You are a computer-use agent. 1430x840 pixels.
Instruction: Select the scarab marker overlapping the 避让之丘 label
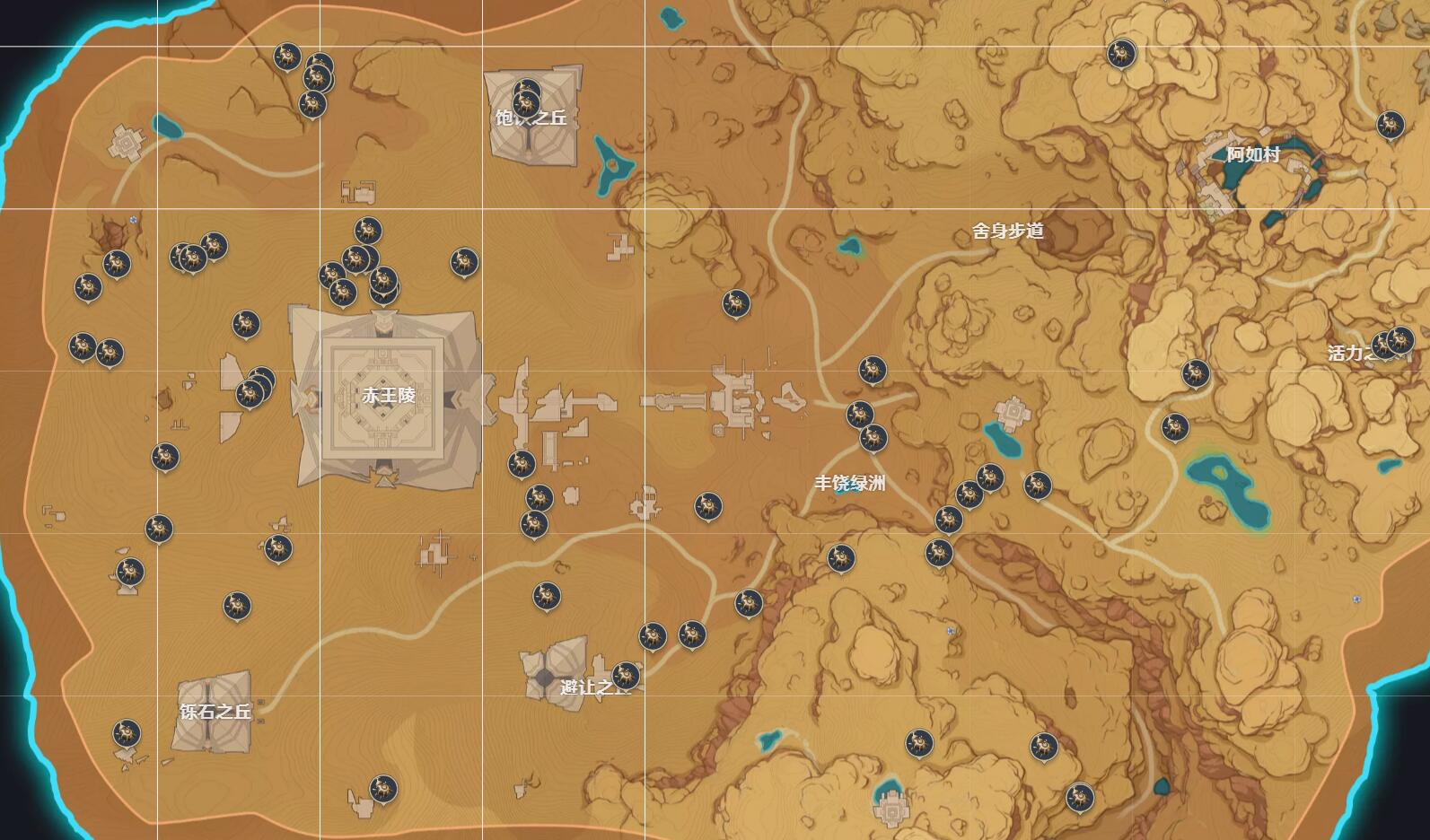(626, 675)
